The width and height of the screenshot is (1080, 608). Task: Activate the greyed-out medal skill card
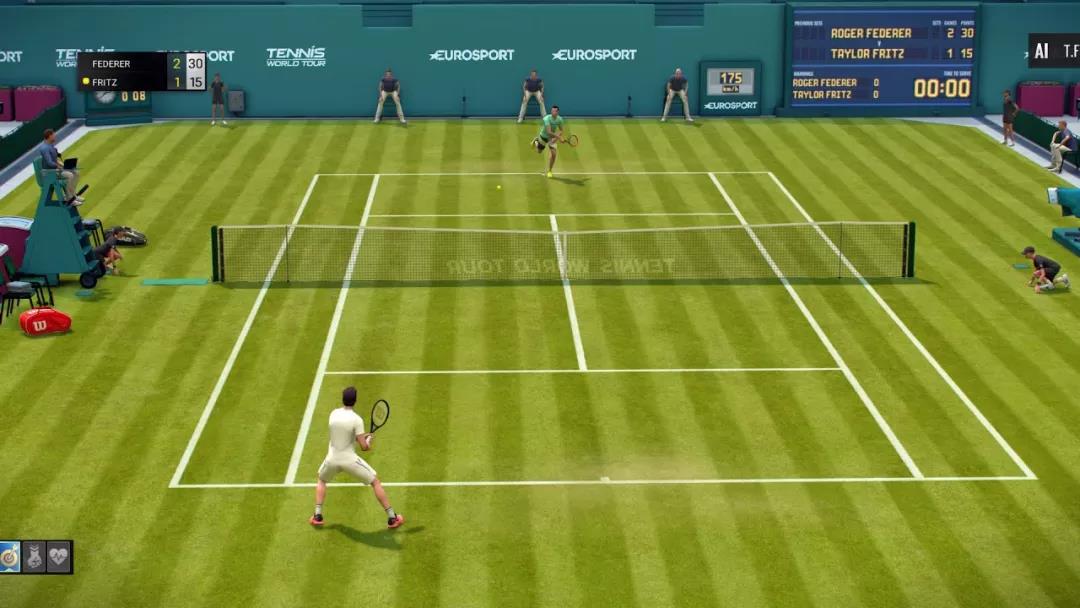35,557
